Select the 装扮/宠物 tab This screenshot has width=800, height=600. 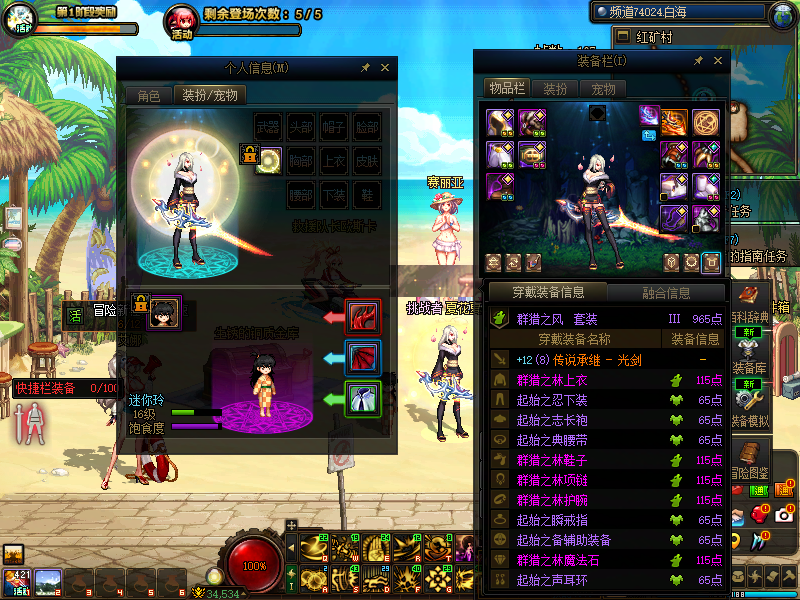(x=210, y=96)
